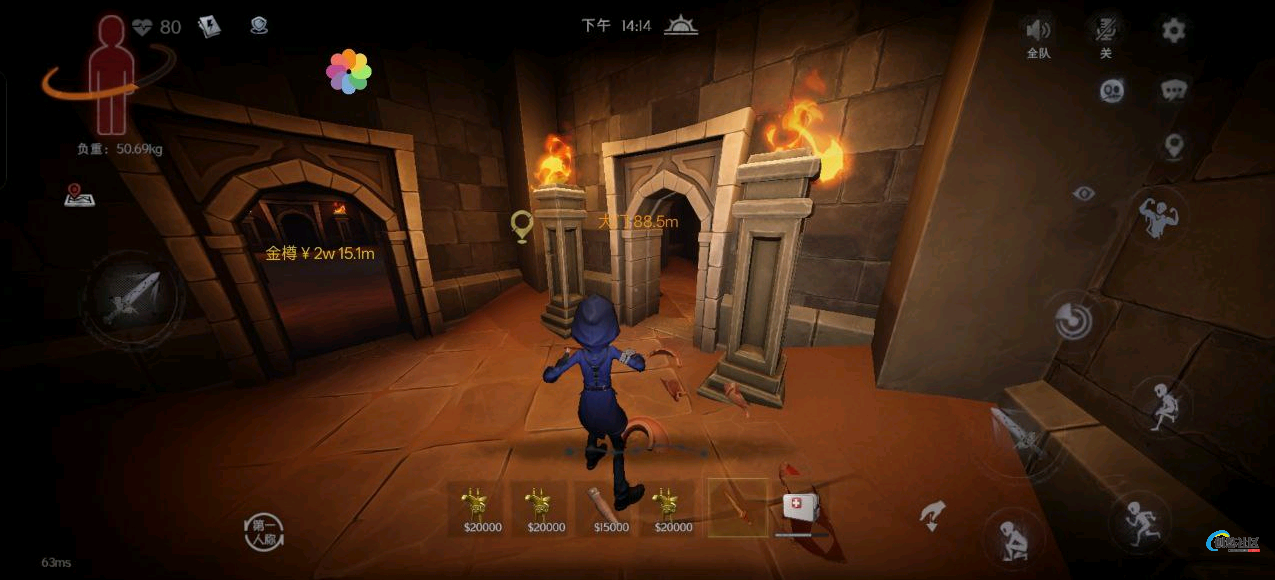Viewport: 1275px width, 580px height.
Task: Open the gear settings menu
Action: 1173,30
